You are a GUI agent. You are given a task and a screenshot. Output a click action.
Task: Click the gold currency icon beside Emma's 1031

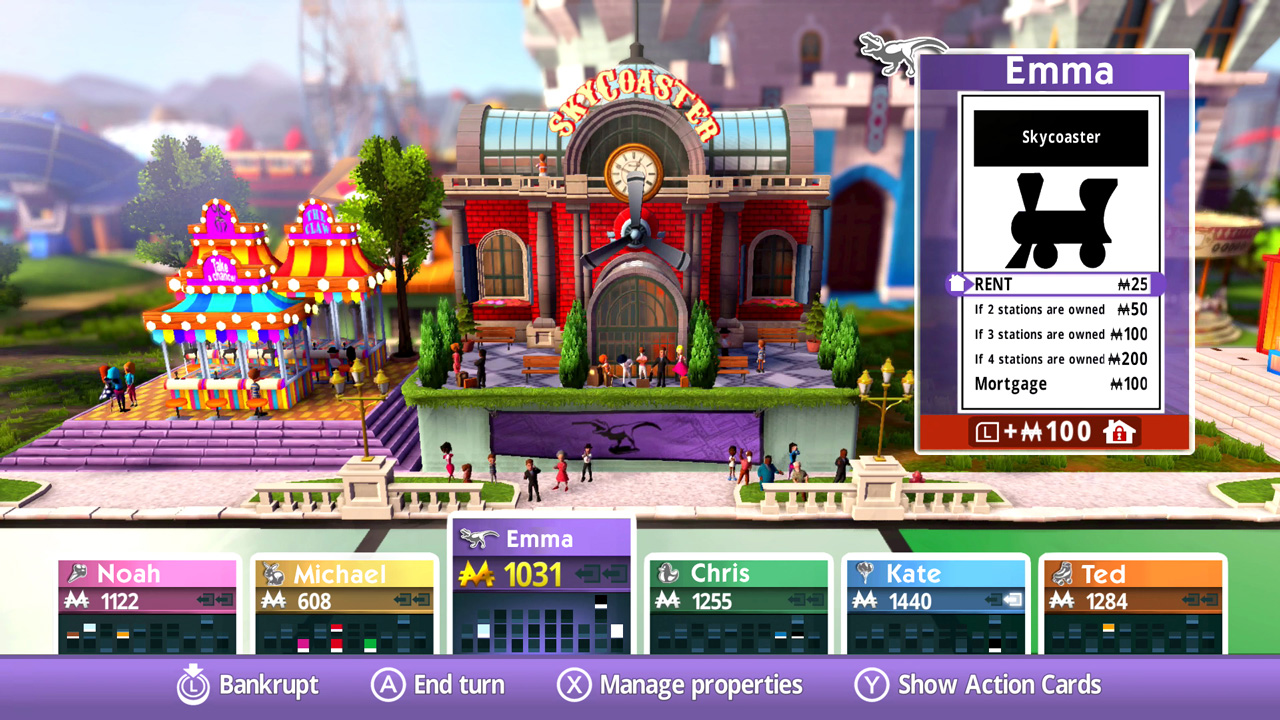coord(474,574)
